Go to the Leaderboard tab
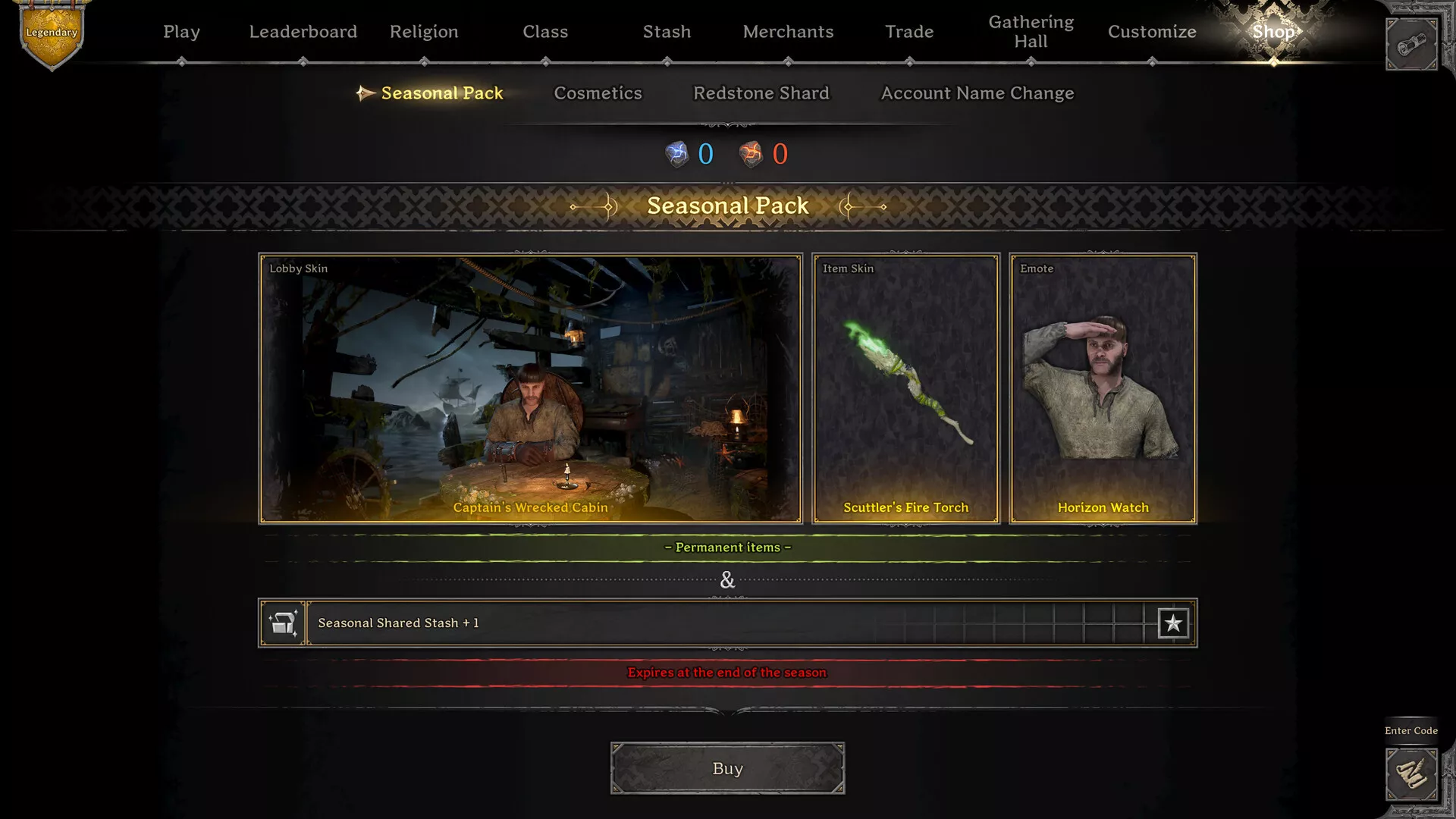 [303, 32]
